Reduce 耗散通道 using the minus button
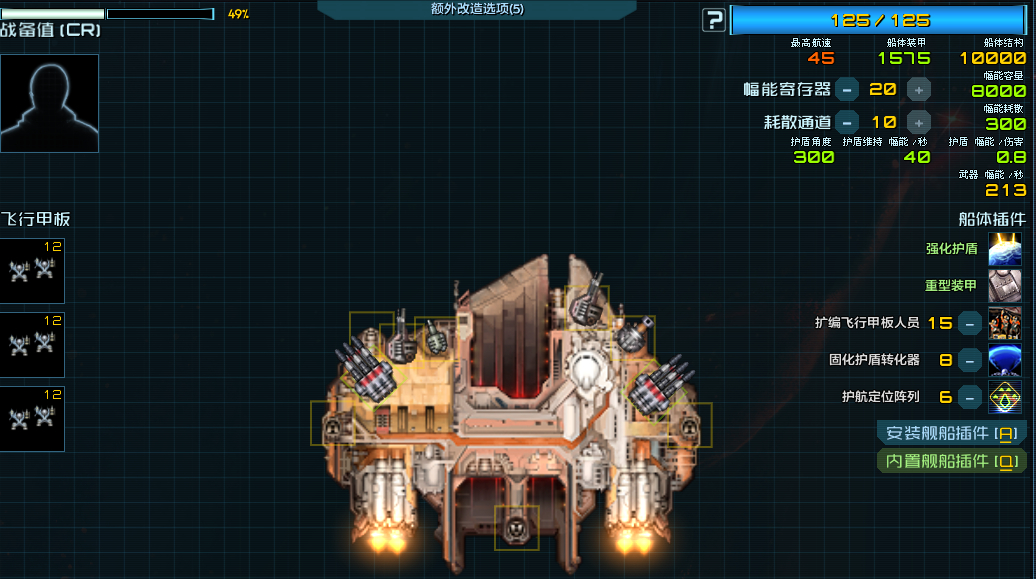Image resolution: width=1036 pixels, height=579 pixels. click(x=846, y=122)
